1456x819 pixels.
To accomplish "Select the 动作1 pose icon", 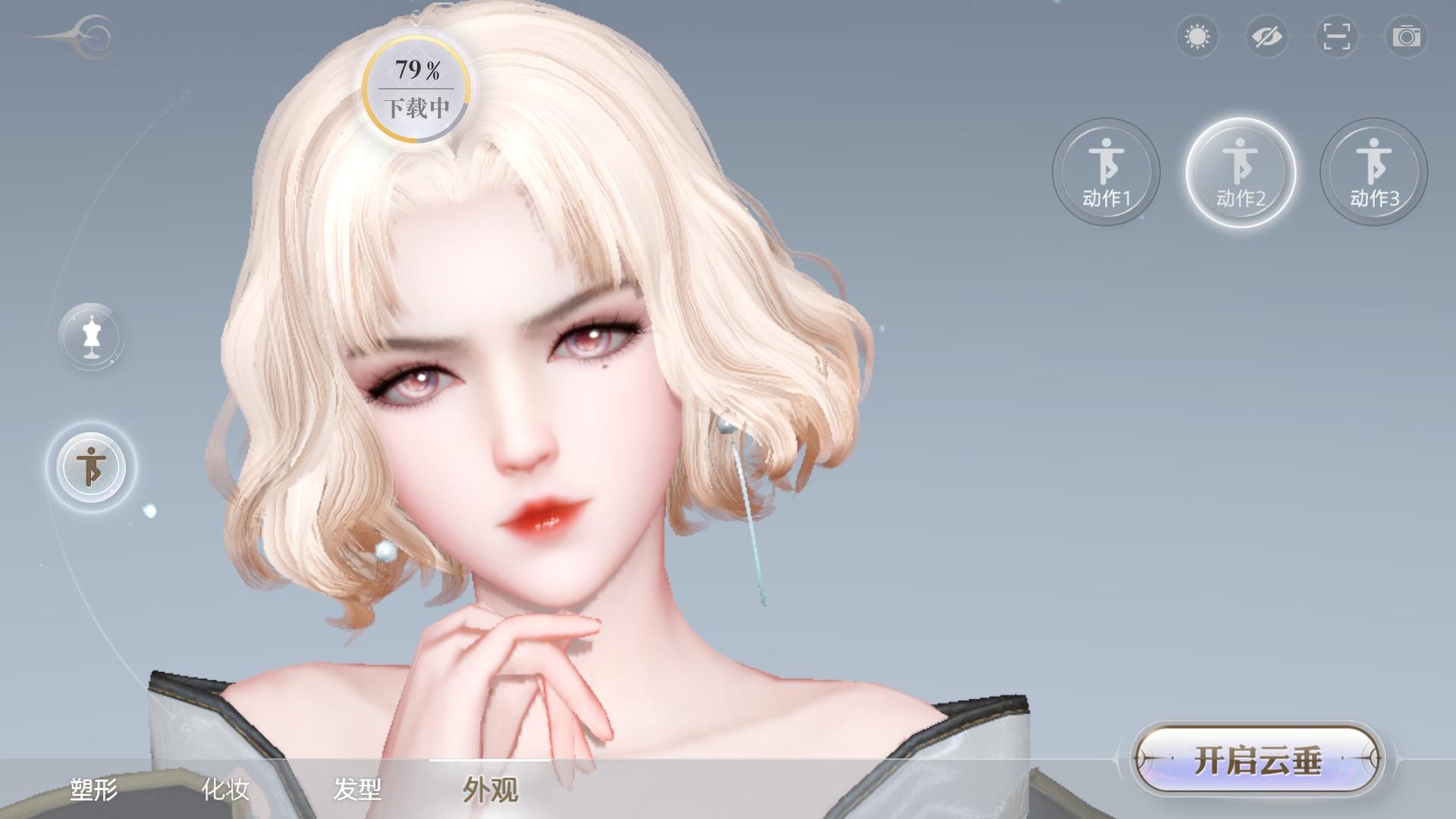I will (1106, 172).
